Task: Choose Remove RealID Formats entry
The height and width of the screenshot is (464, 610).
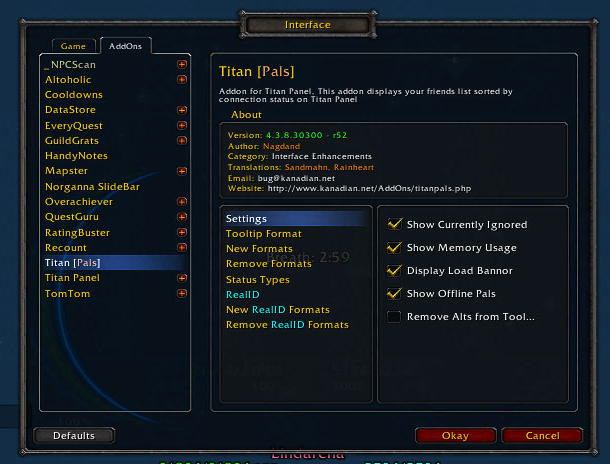Action: point(287,325)
